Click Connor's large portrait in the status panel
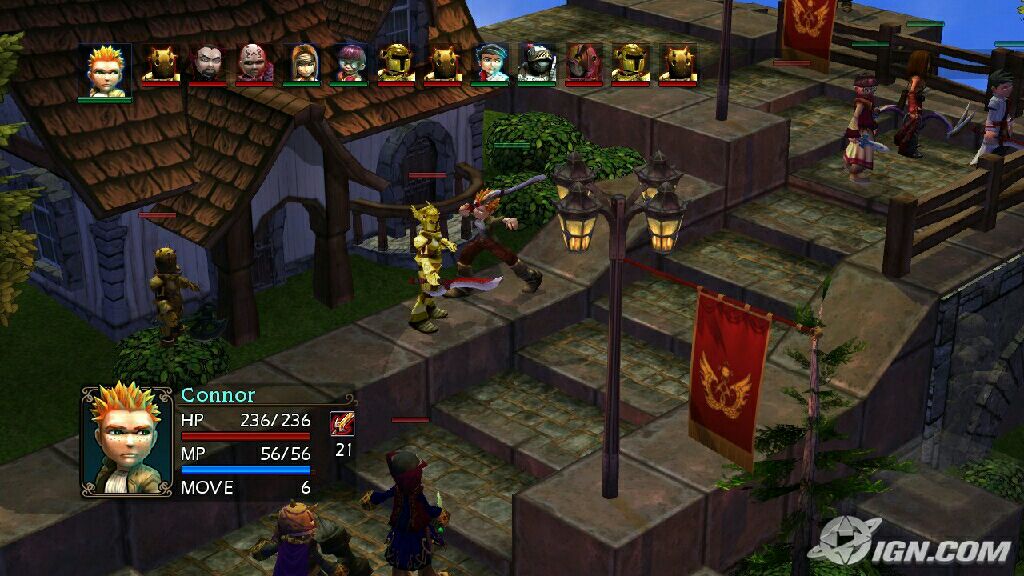Screen dimensions: 1024x576 [x=127, y=440]
